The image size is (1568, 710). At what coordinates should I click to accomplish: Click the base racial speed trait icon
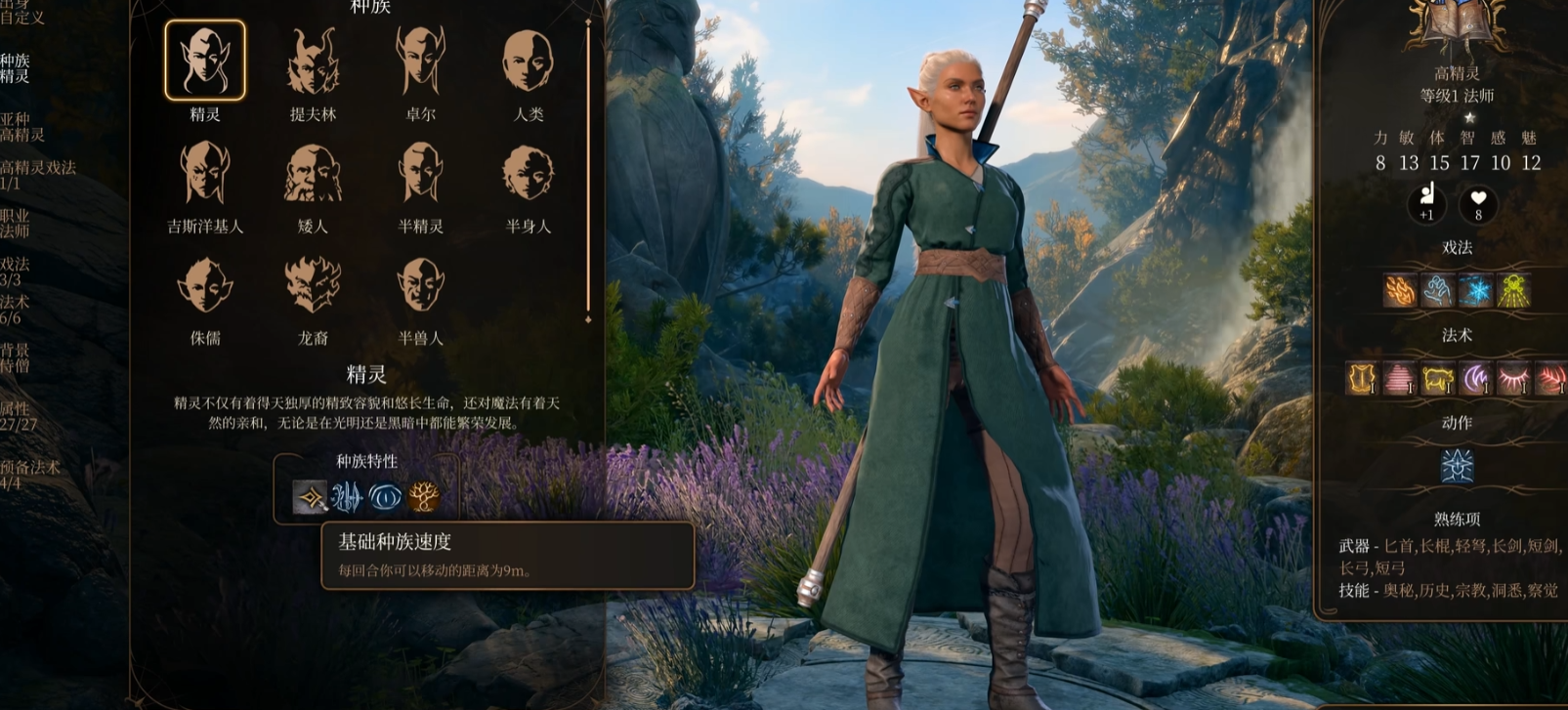pos(311,497)
